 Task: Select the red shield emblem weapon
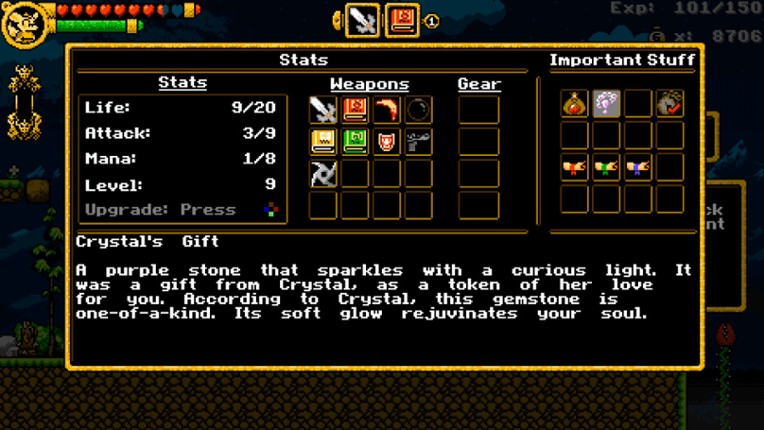386,142
